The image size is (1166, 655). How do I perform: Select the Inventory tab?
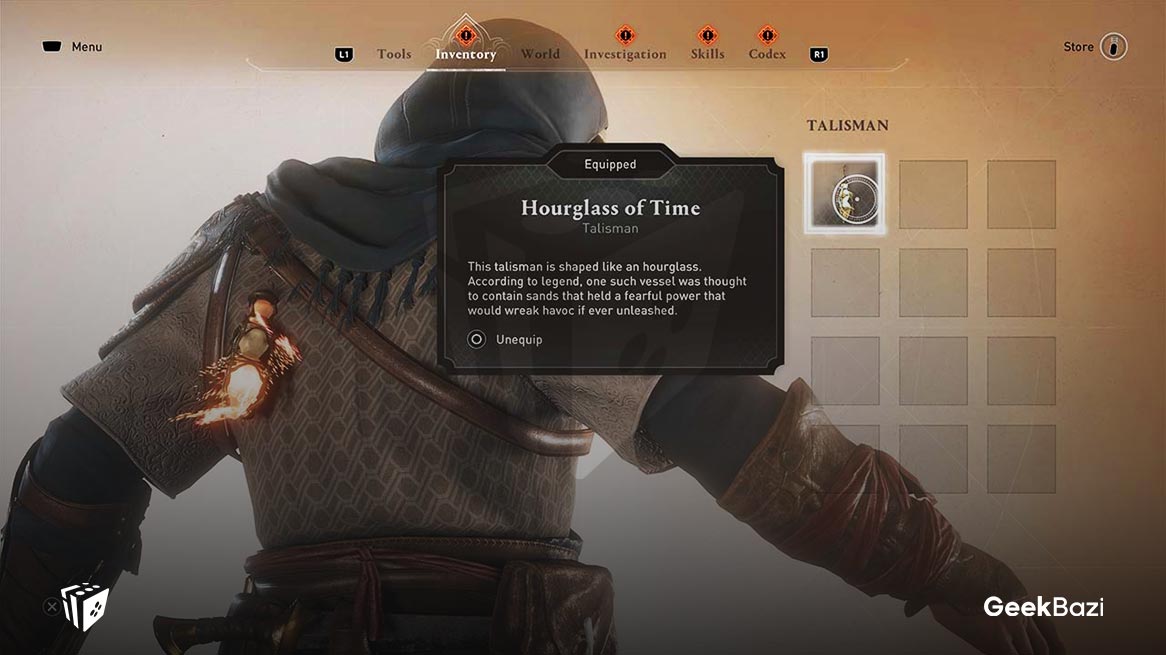tap(465, 54)
